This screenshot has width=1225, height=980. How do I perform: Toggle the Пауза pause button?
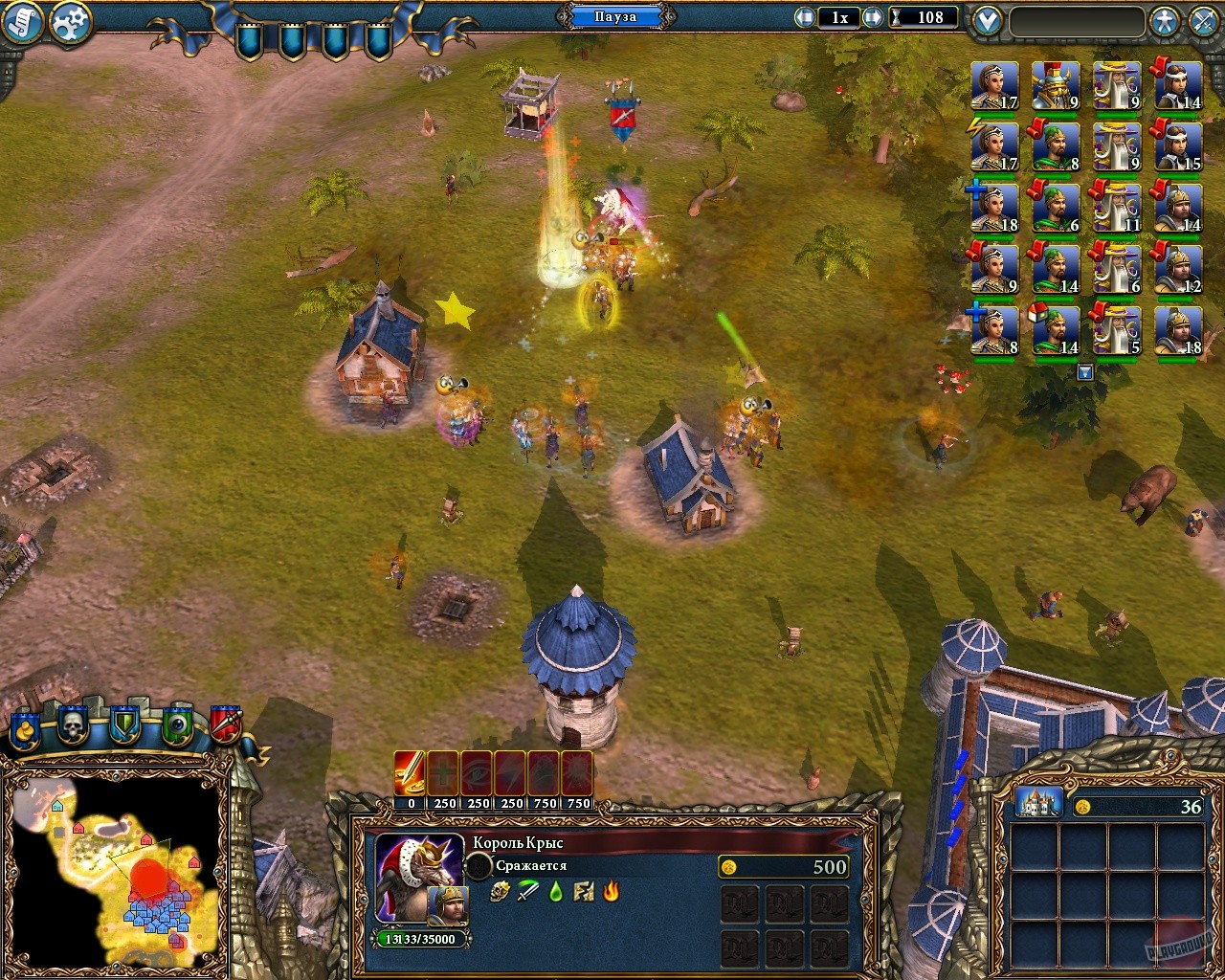616,16
